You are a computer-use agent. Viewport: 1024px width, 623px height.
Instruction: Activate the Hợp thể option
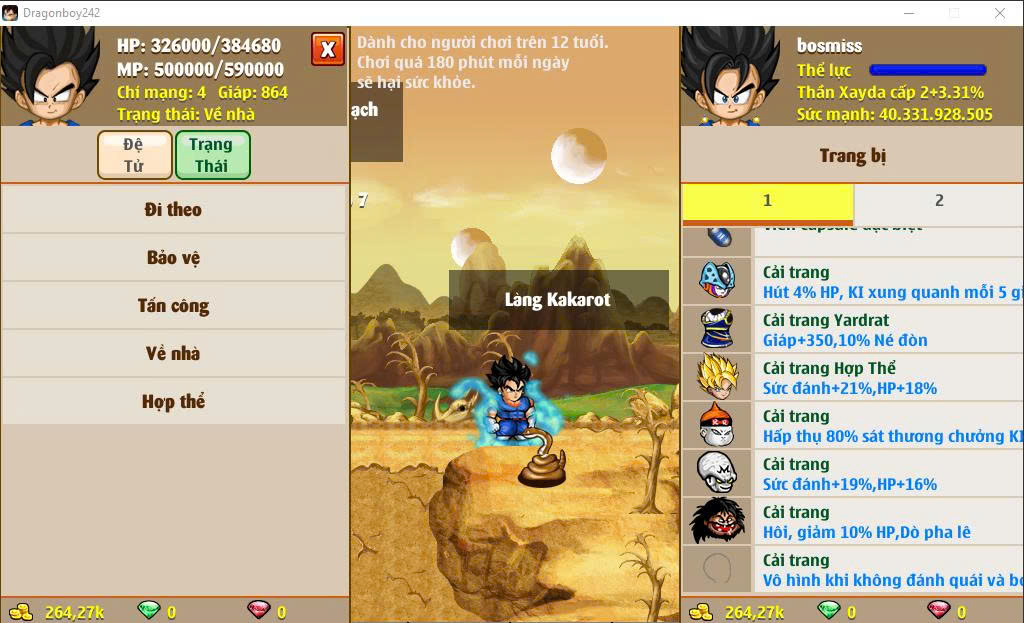pyautogui.click(x=173, y=402)
